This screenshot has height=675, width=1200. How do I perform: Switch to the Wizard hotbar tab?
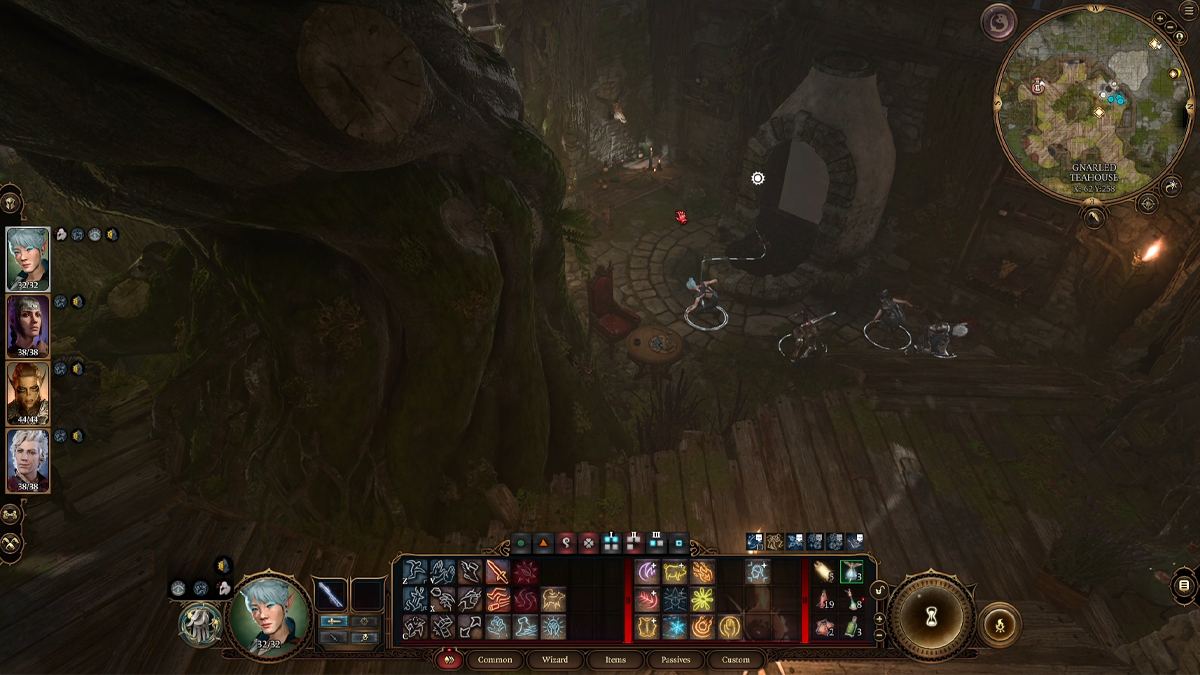[x=555, y=660]
